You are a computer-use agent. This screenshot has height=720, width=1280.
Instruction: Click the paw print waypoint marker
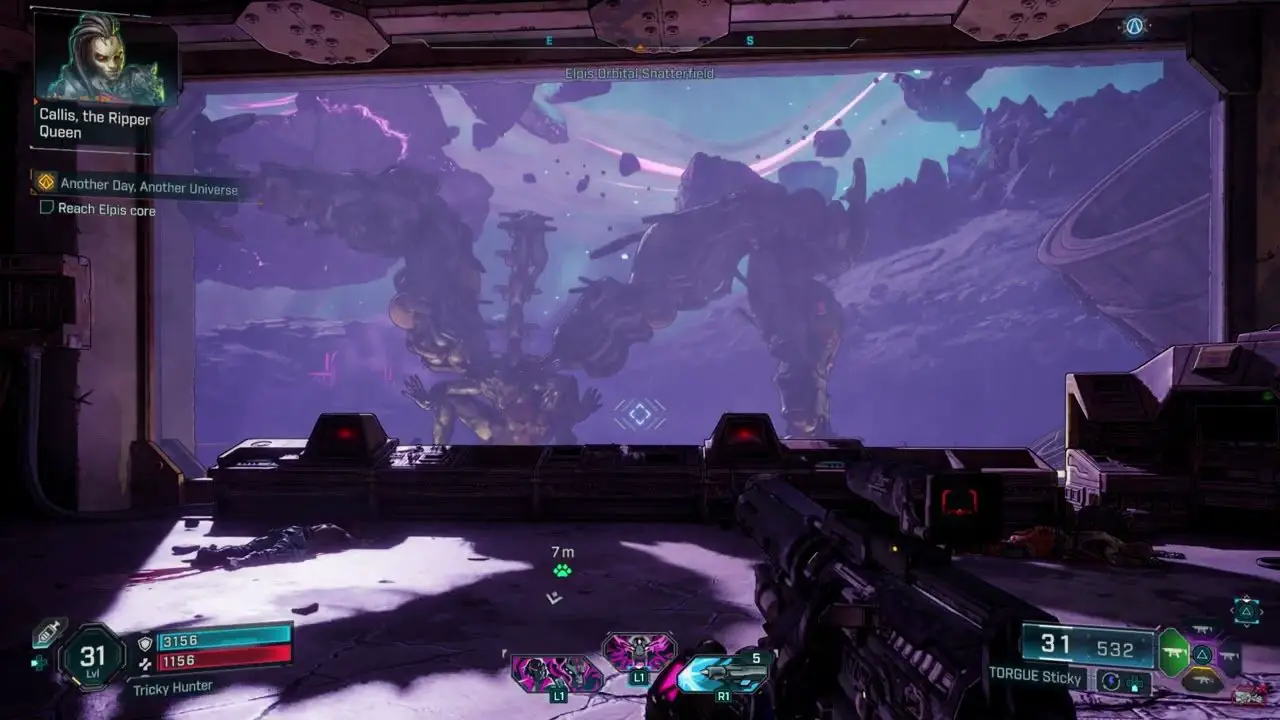coord(562,571)
